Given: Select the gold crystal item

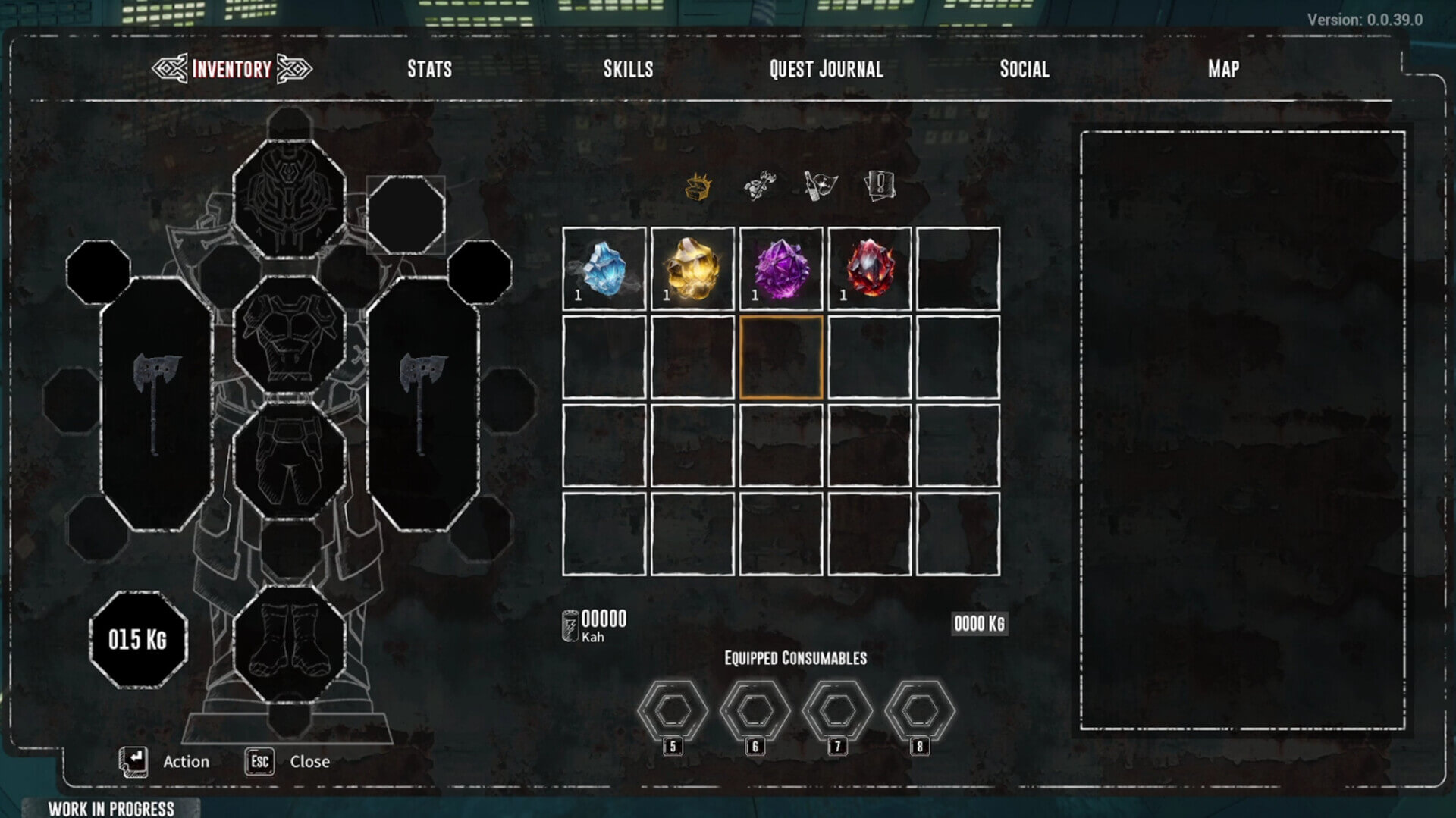Looking at the screenshot, I should pos(691,269).
